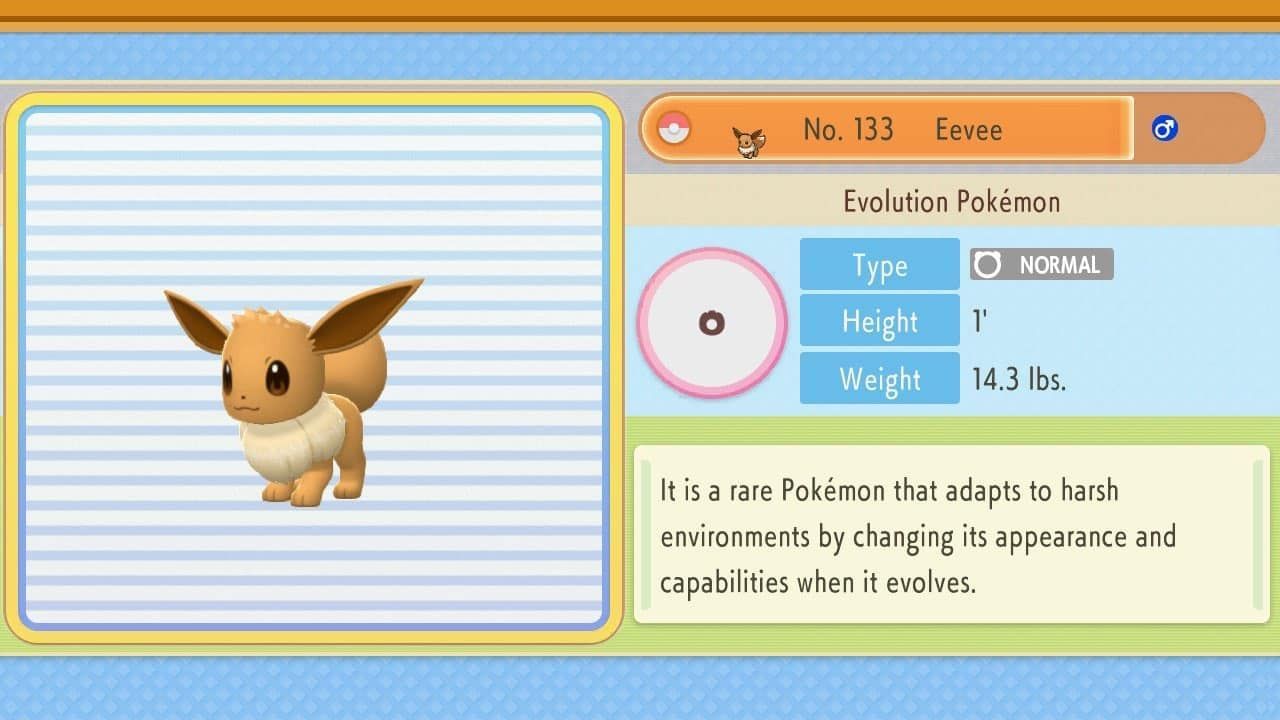Viewport: 1280px width, 720px height.
Task: Select the NORMAL type badge
Action: tap(1041, 264)
